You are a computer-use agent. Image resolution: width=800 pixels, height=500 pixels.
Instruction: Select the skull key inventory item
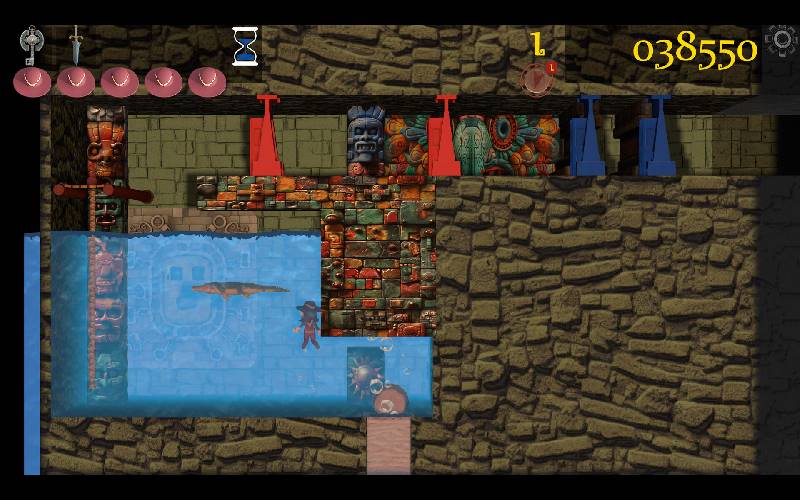(32, 45)
